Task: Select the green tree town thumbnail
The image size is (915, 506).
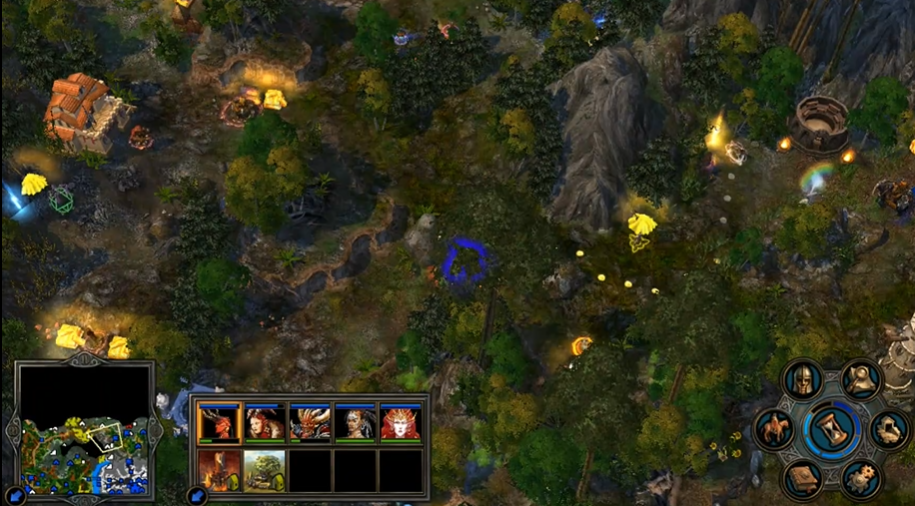Action: 264,470
